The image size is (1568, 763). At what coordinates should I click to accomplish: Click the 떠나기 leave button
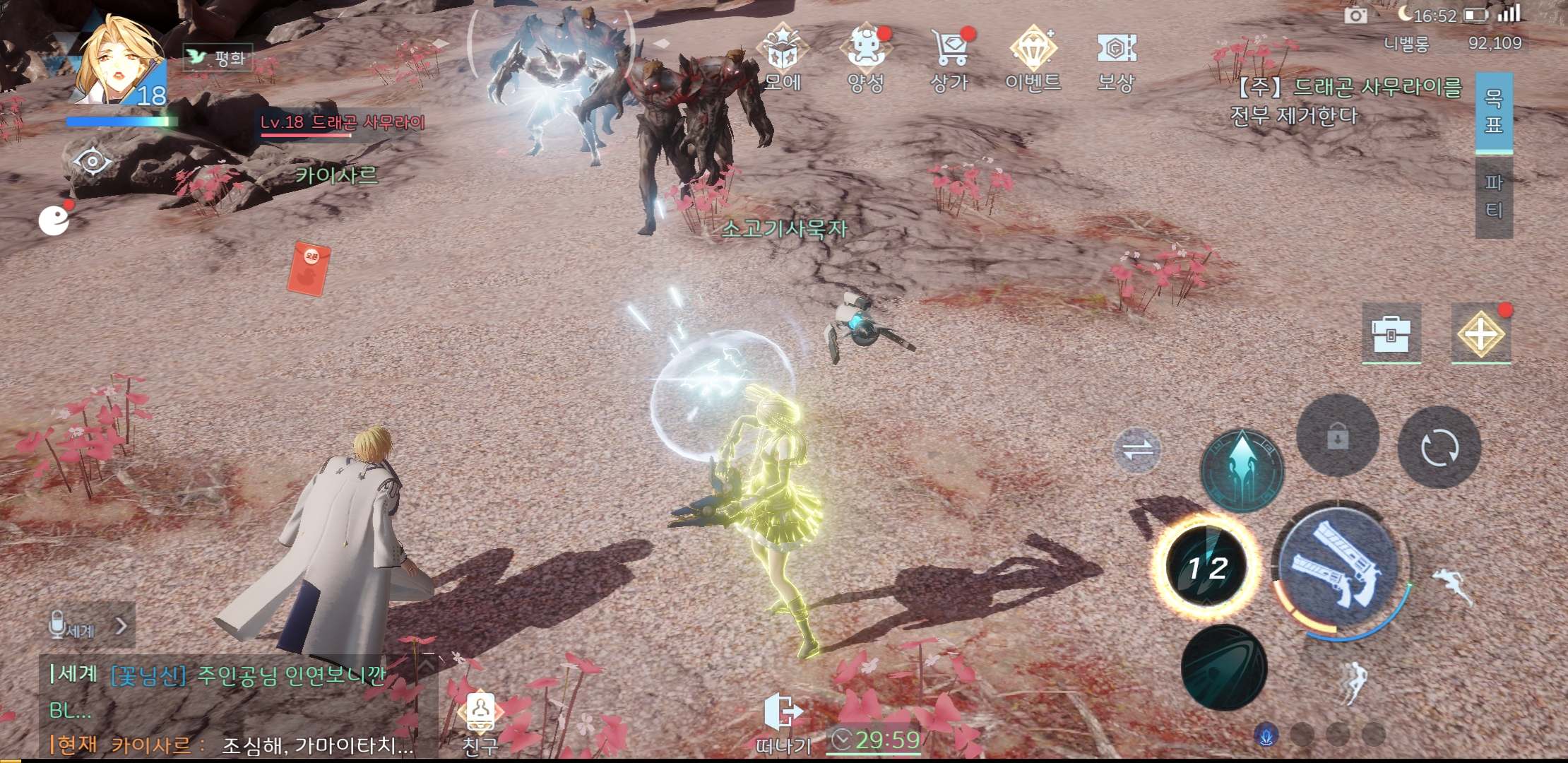[x=783, y=721]
